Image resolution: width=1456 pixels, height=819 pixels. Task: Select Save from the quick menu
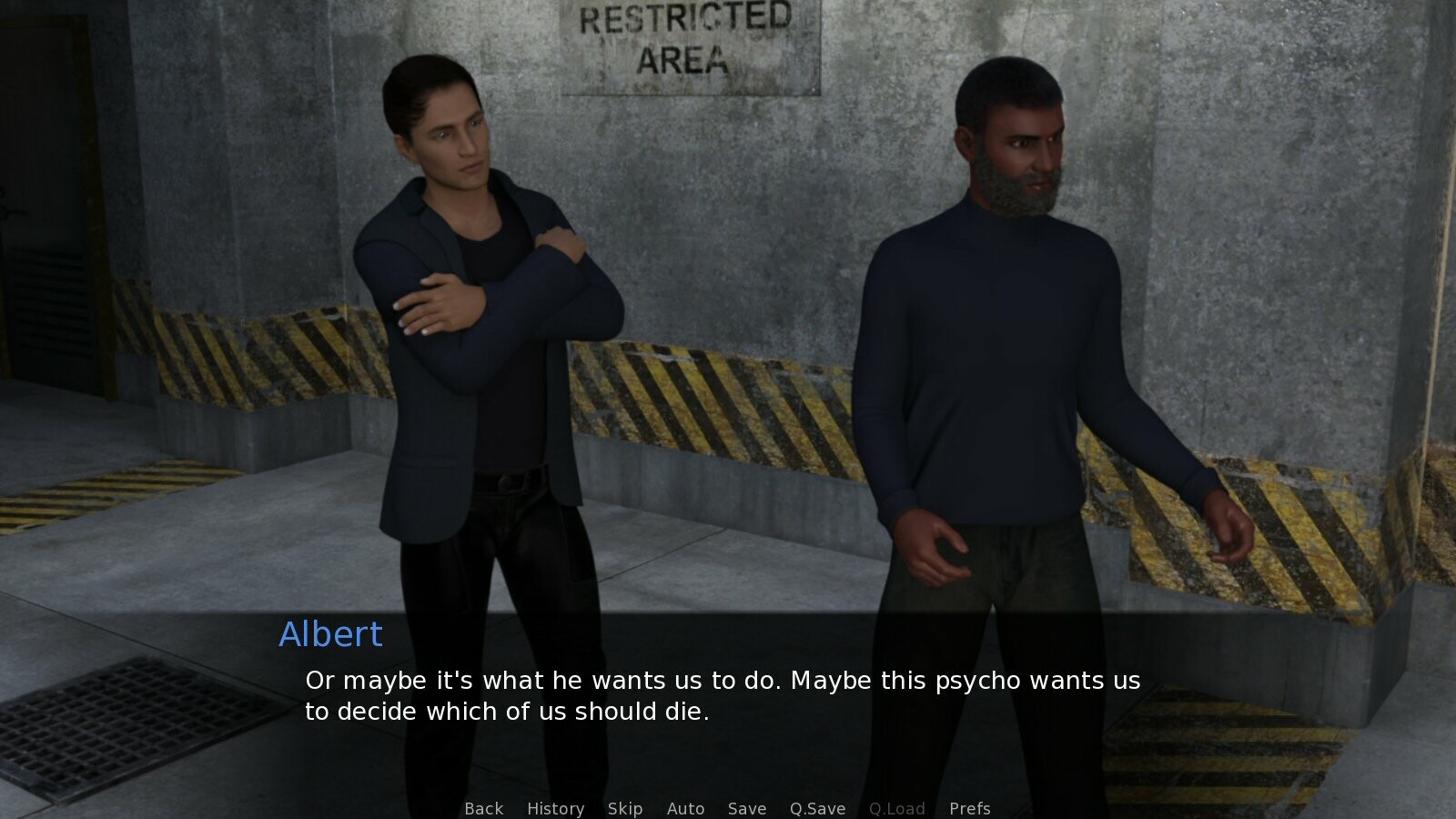746,808
